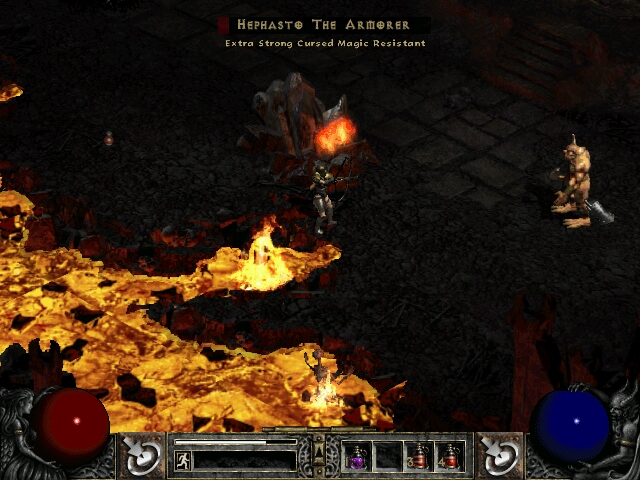
Task: Toggle the run/walk icon
Action: pyautogui.click(x=183, y=460)
